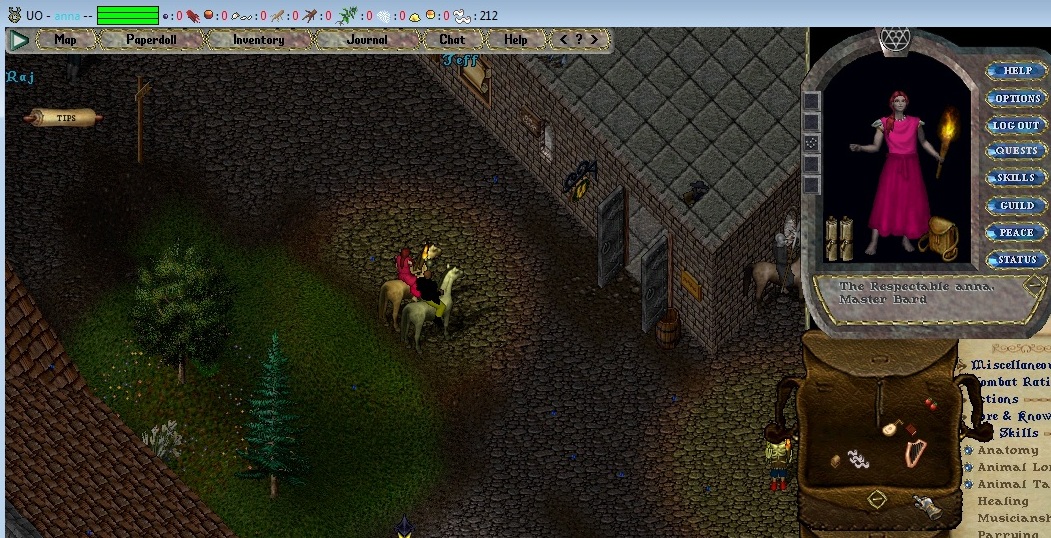Click Help in the top menu bar

516,40
